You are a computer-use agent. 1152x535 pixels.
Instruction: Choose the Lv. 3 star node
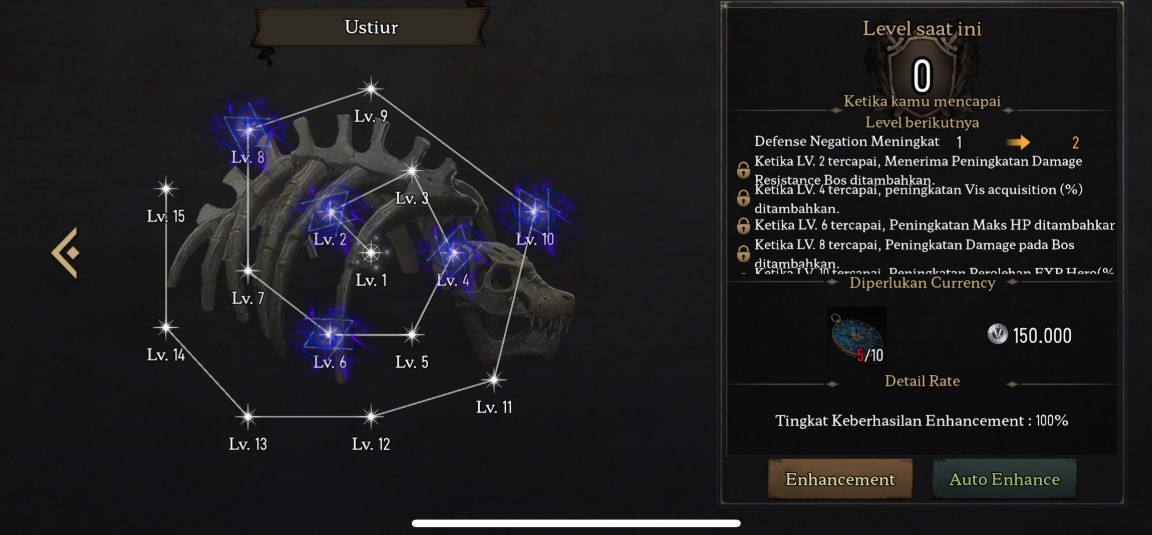pos(411,170)
